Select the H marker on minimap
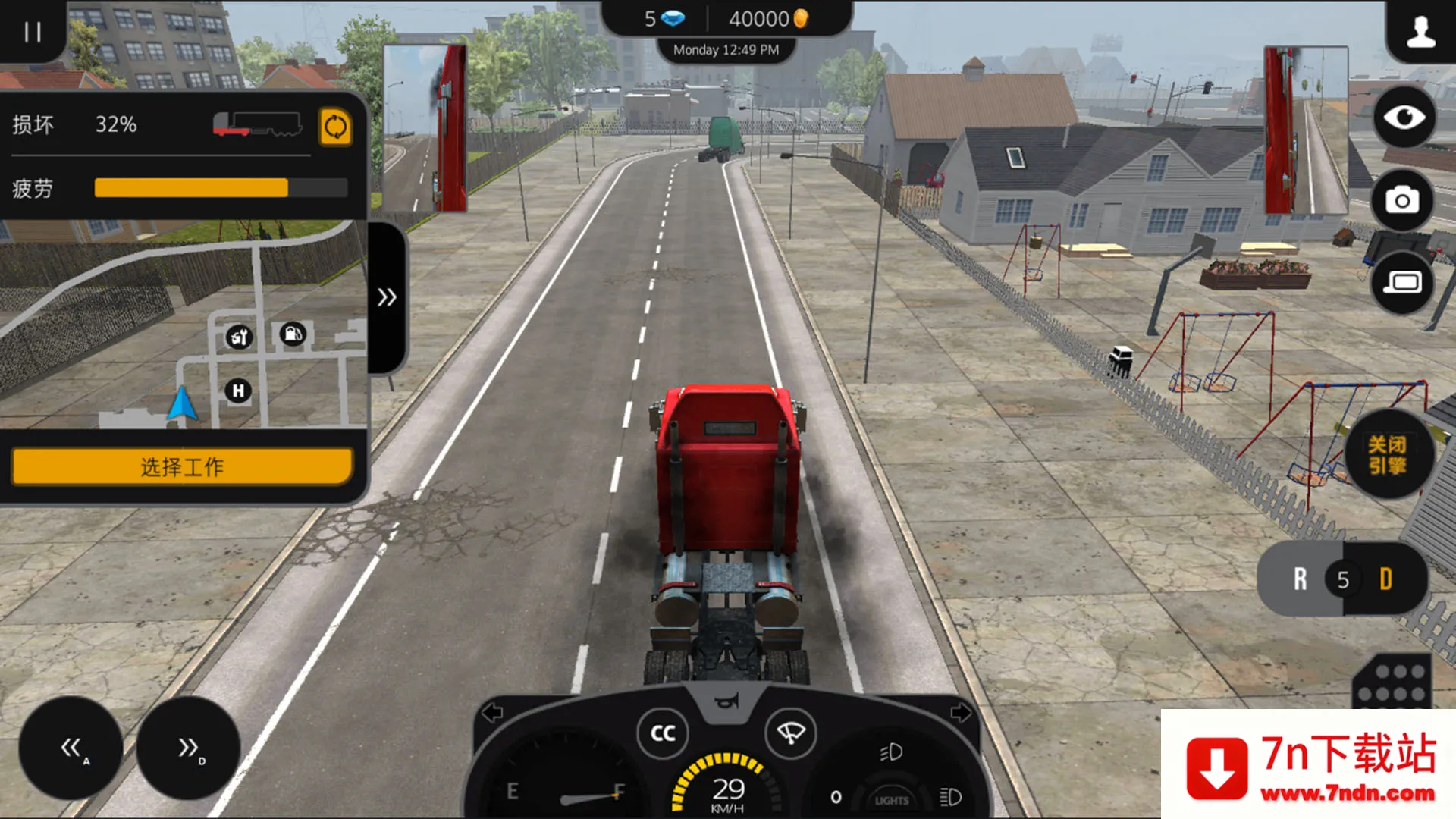This screenshot has width=1456, height=819. [238, 391]
